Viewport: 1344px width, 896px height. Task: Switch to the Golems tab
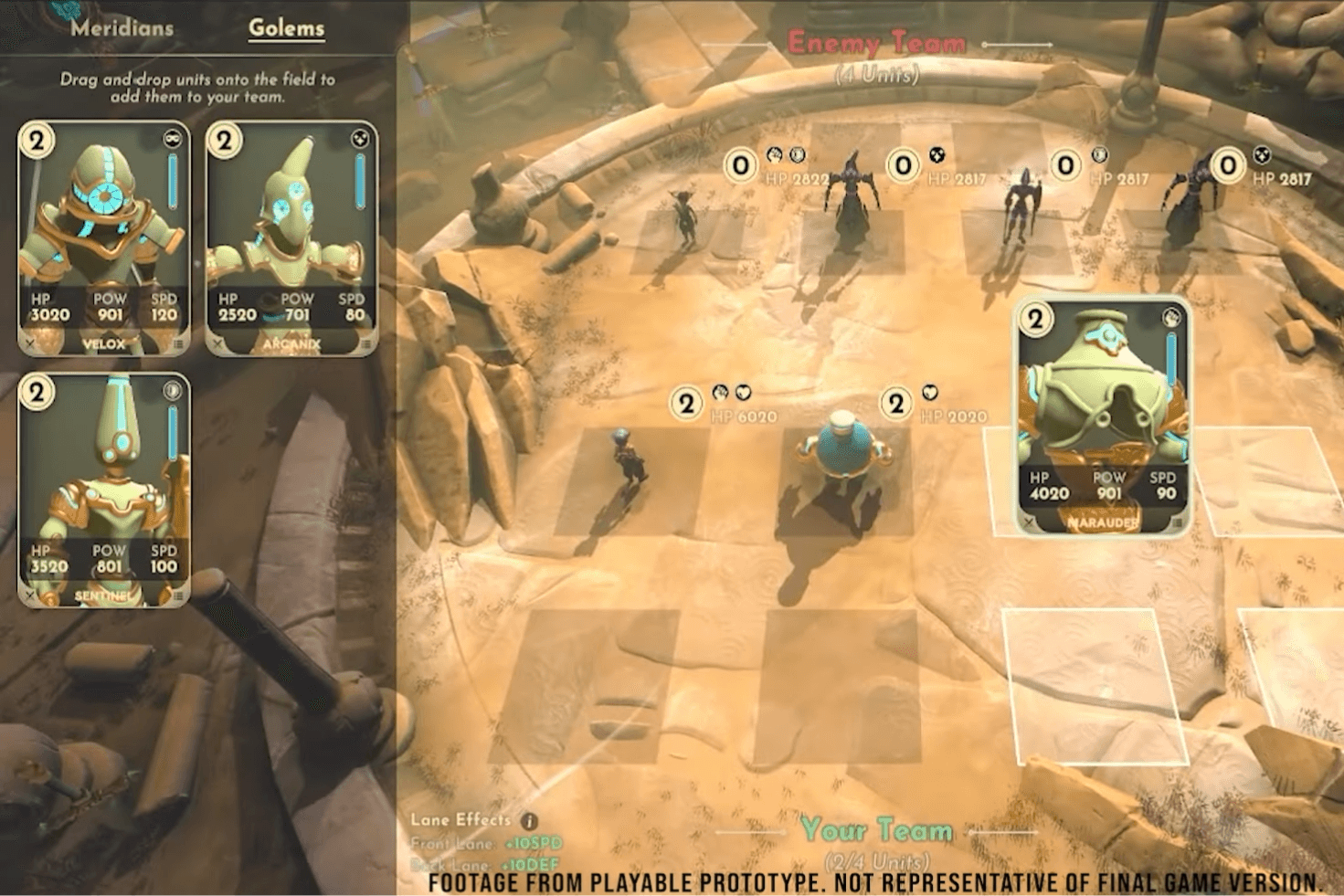[x=286, y=27]
